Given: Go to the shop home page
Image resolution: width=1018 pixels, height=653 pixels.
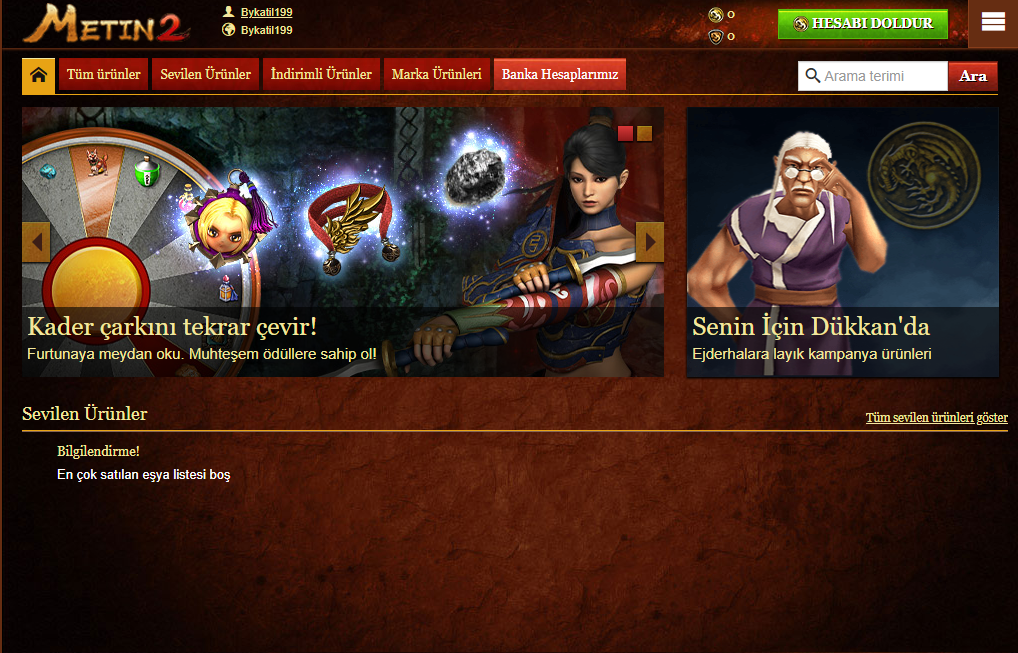Looking at the screenshot, I should tap(38, 75).
